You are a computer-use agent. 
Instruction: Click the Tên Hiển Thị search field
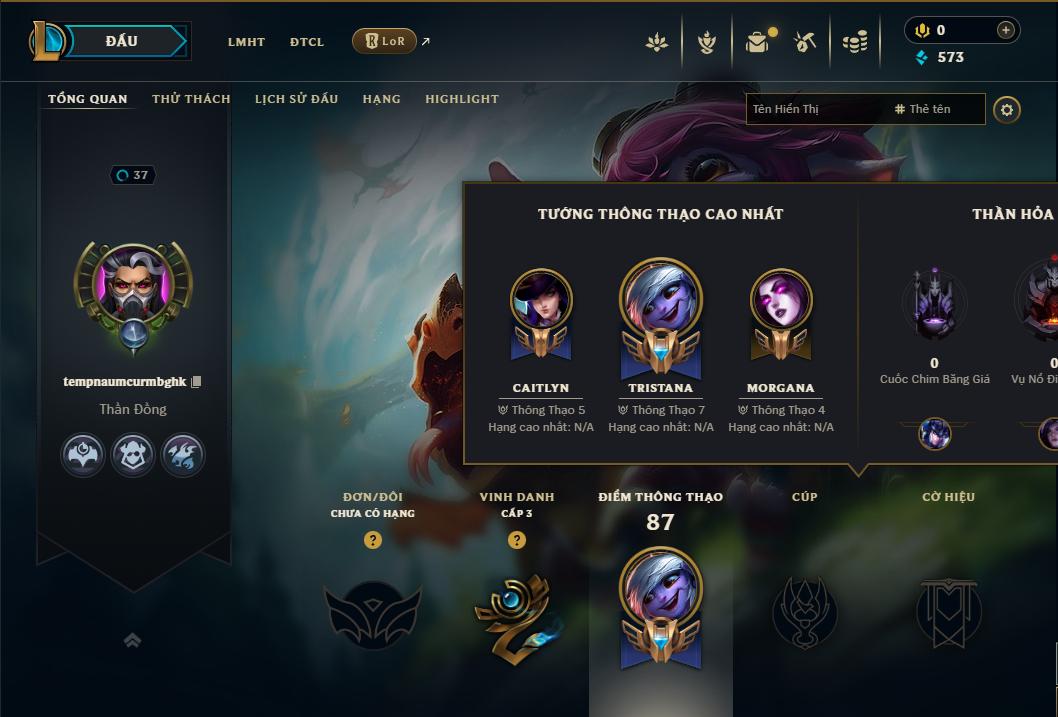[x=815, y=109]
